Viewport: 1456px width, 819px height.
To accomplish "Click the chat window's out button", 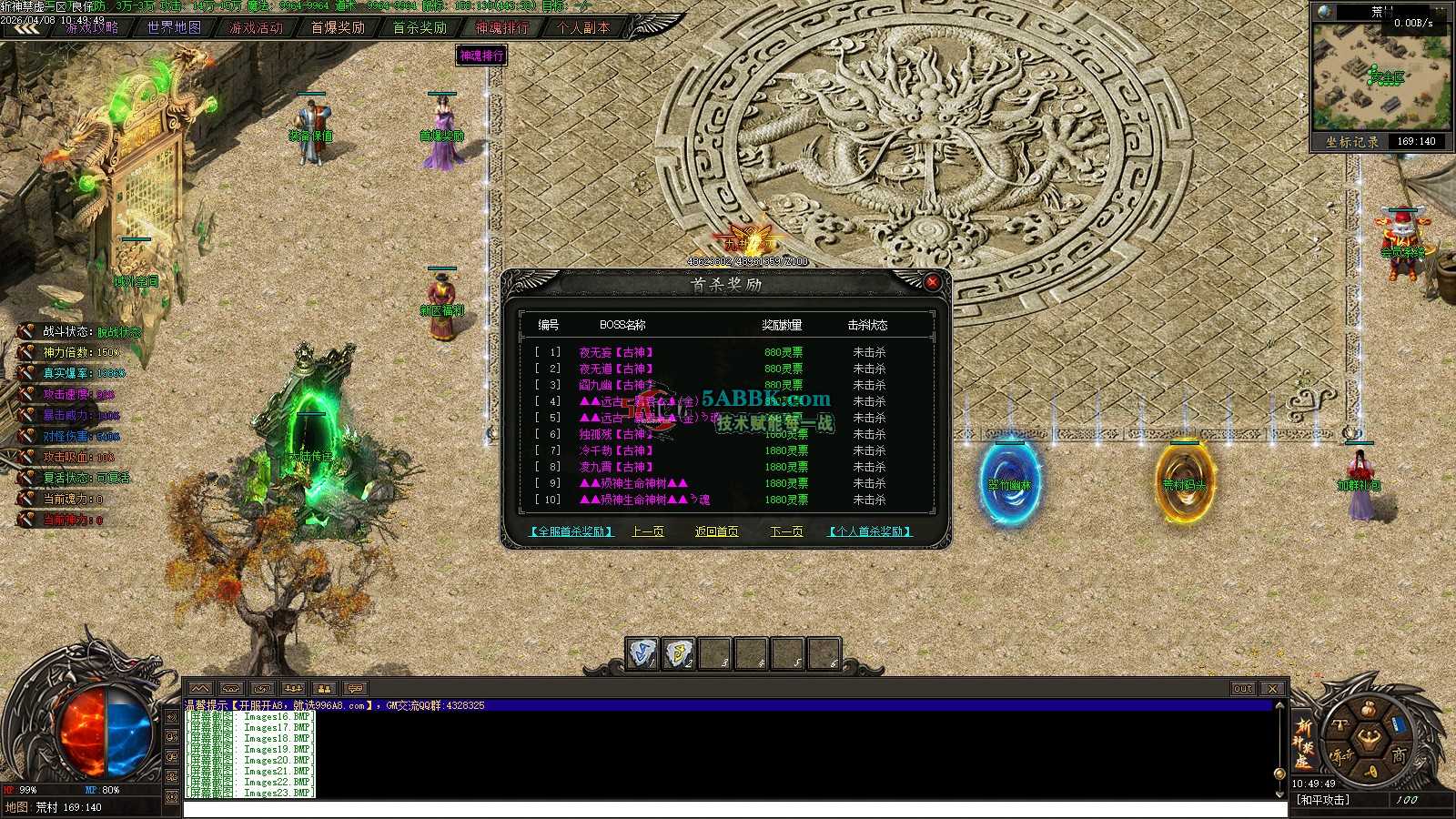I will (1243, 689).
